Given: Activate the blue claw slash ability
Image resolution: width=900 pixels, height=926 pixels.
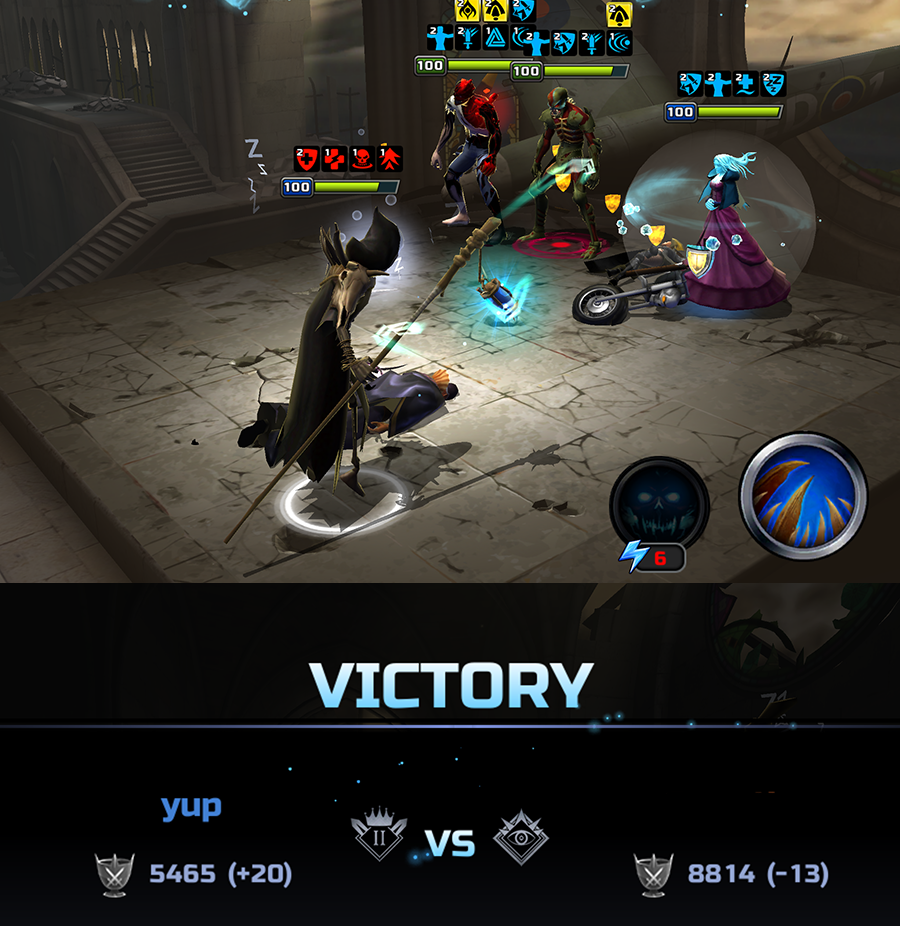Looking at the screenshot, I should click(803, 495).
